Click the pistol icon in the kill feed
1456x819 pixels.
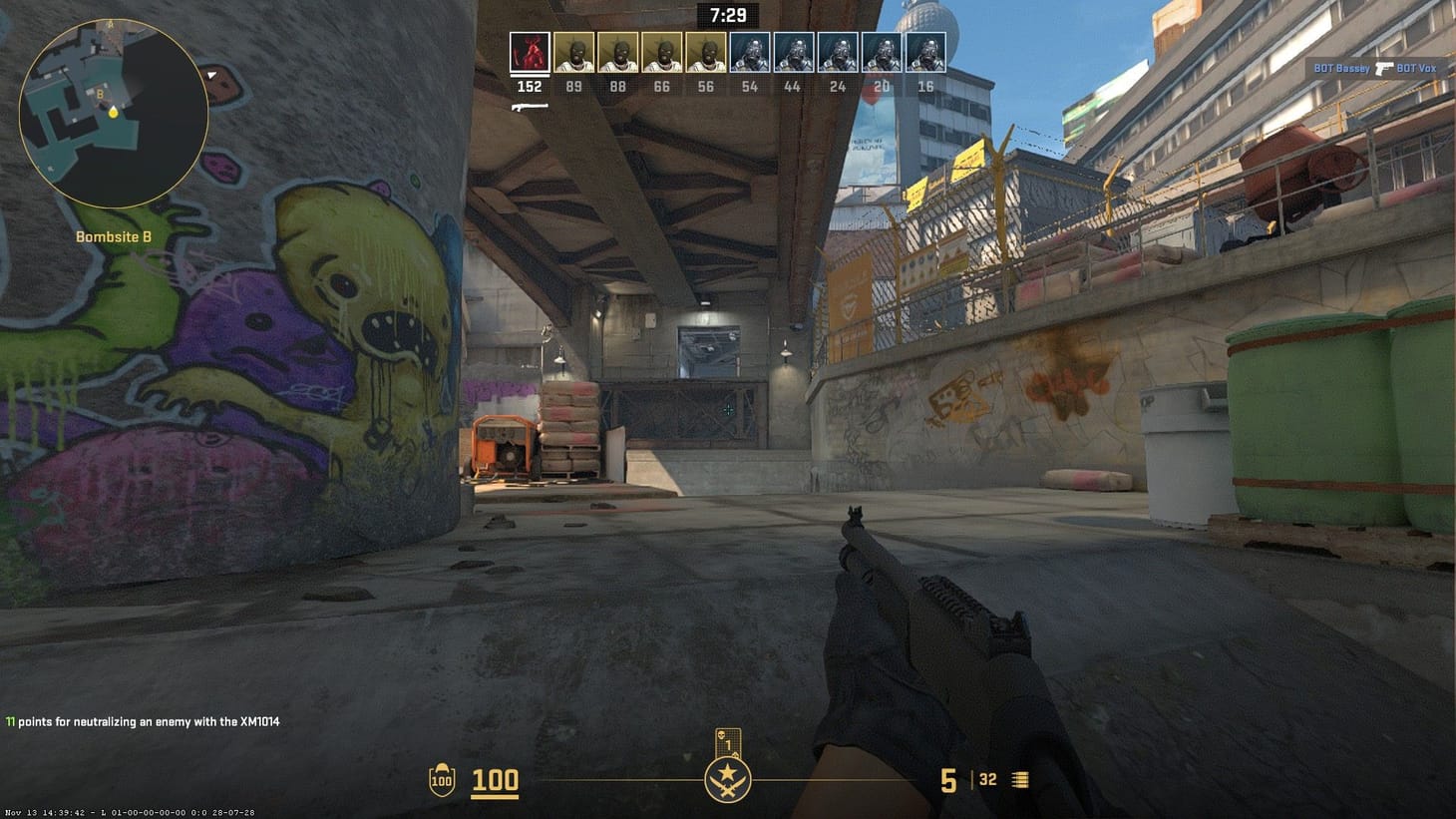(x=1383, y=70)
